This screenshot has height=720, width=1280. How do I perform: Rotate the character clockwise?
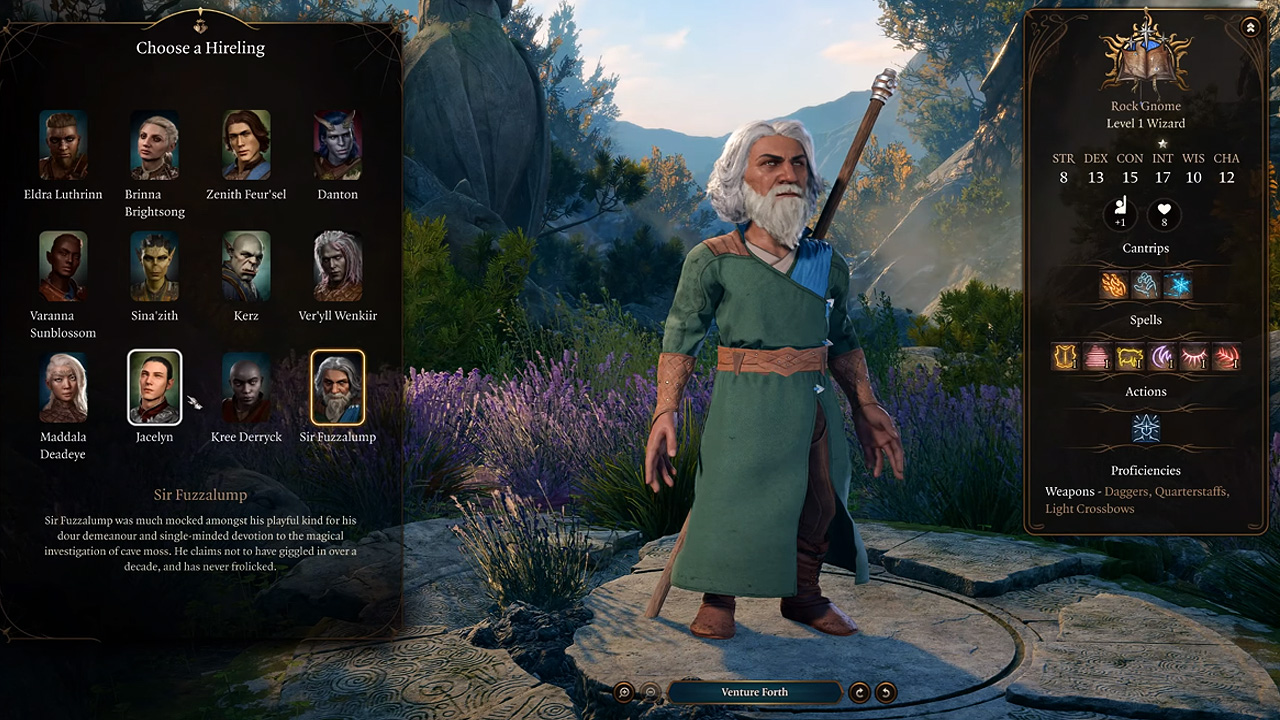(859, 692)
